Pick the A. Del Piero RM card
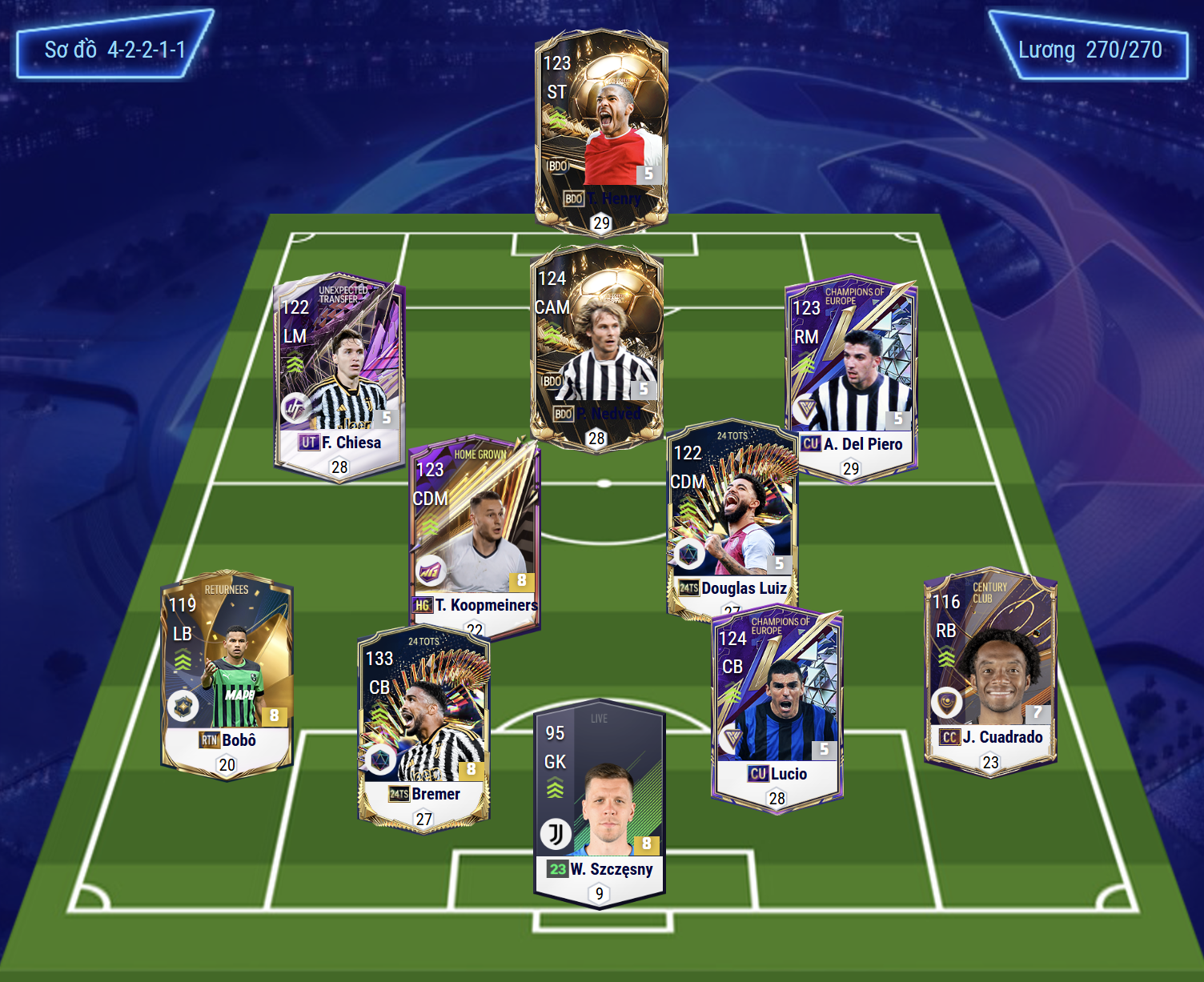Screen dimensions: 1204x982 pos(851,378)
